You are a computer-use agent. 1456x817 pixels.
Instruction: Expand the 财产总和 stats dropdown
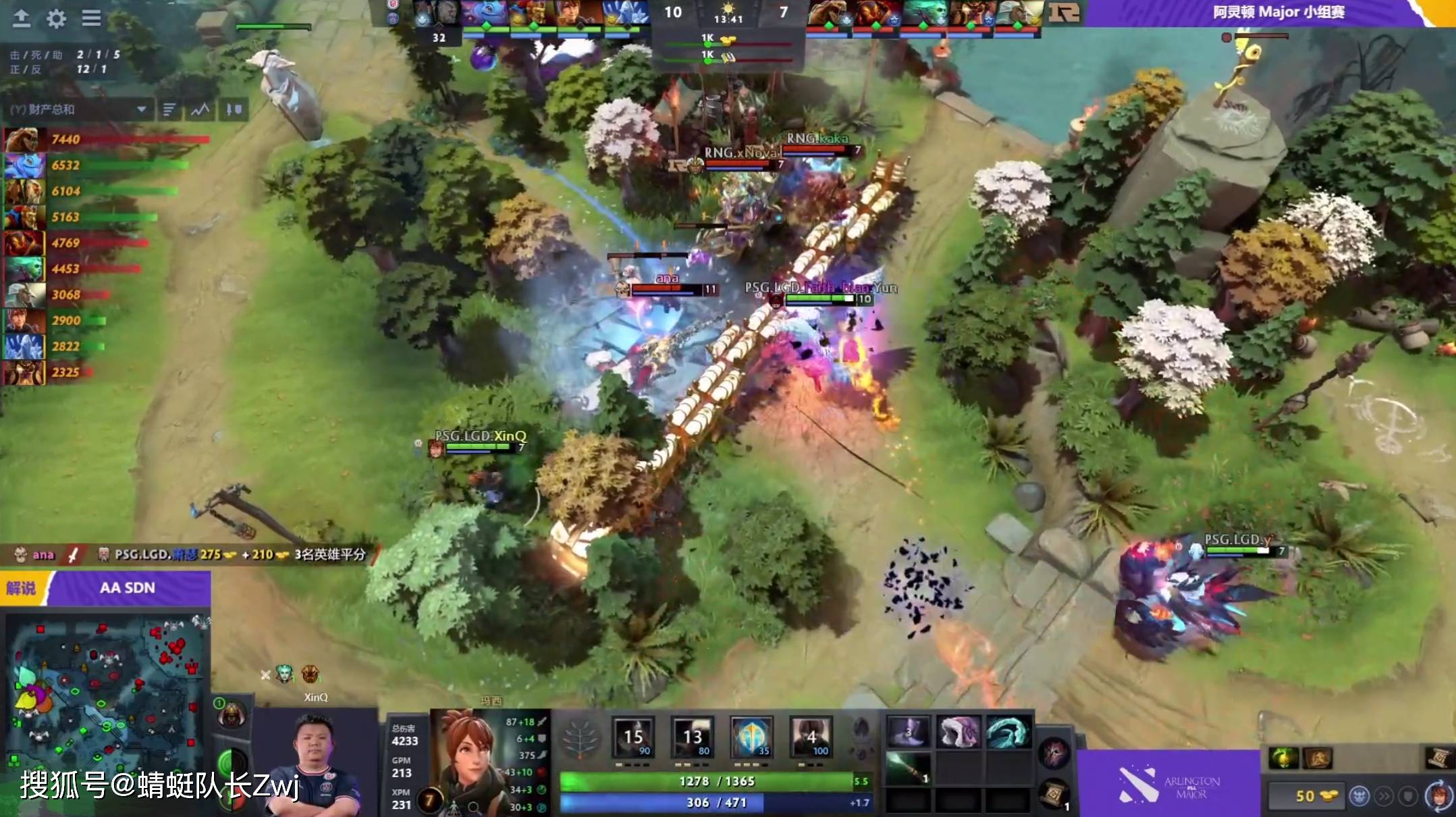(142, 108)
